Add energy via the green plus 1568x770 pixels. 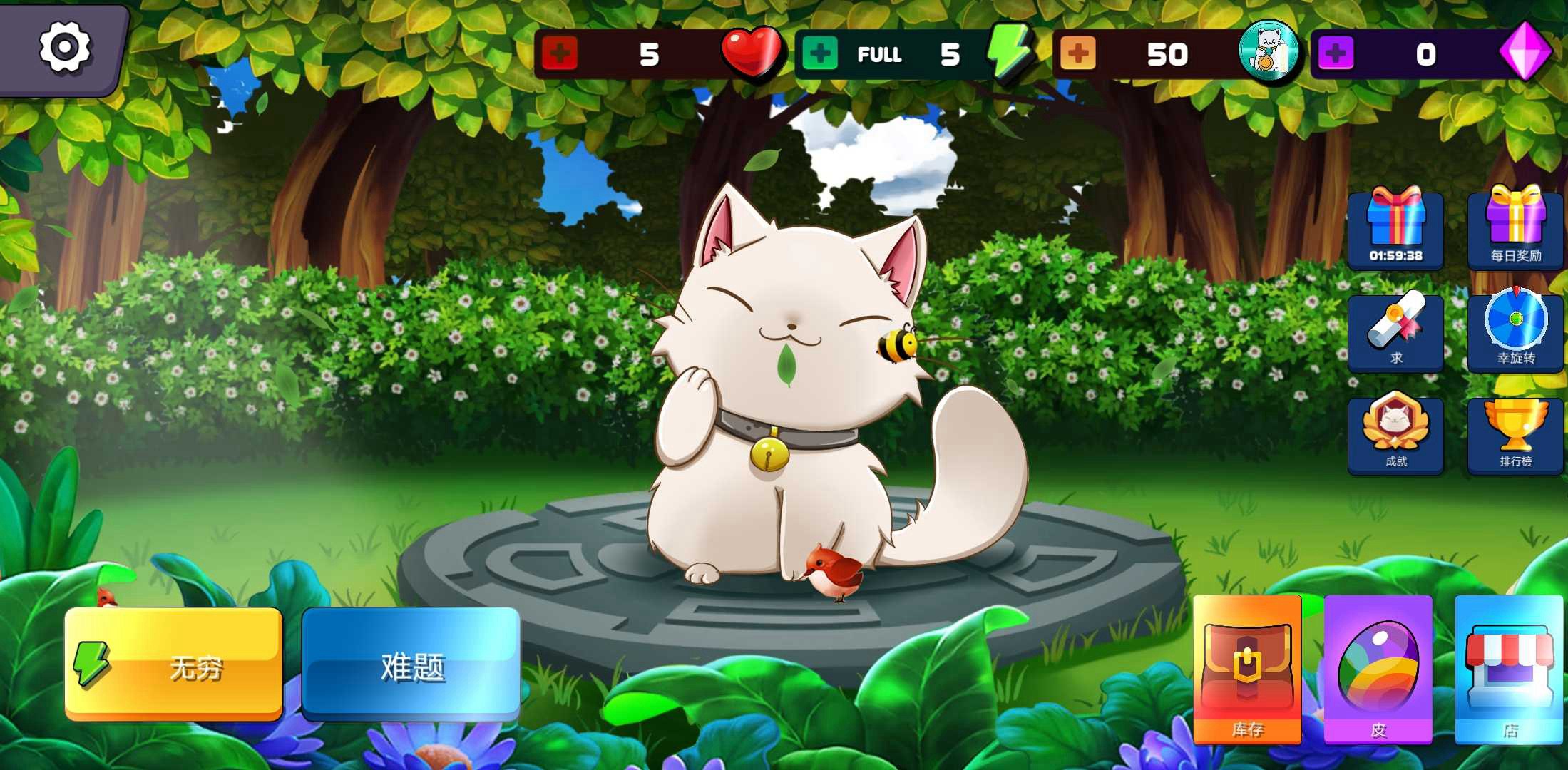(x=821, y=53)
